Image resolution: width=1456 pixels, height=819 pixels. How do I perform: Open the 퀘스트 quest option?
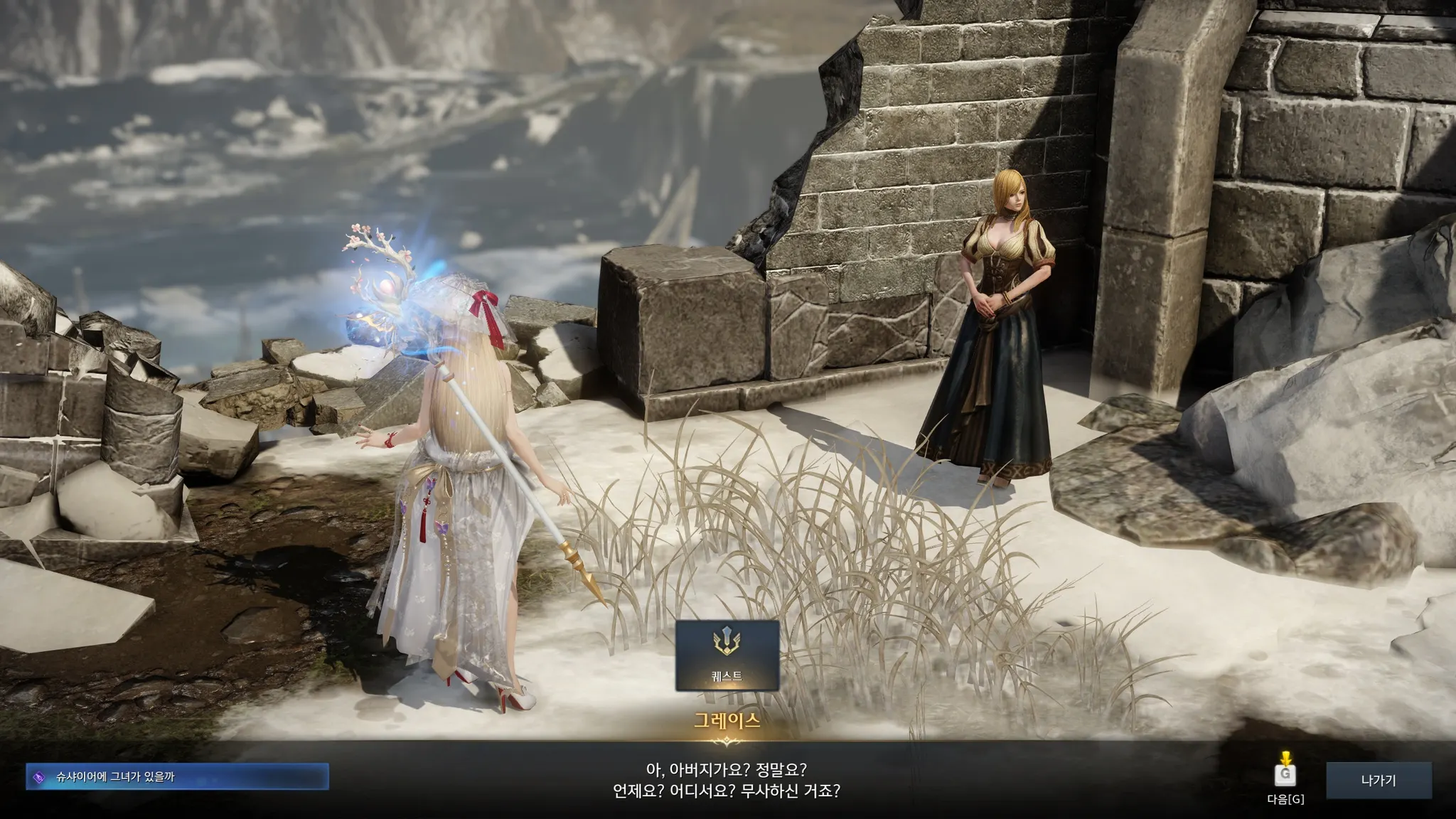727,655
